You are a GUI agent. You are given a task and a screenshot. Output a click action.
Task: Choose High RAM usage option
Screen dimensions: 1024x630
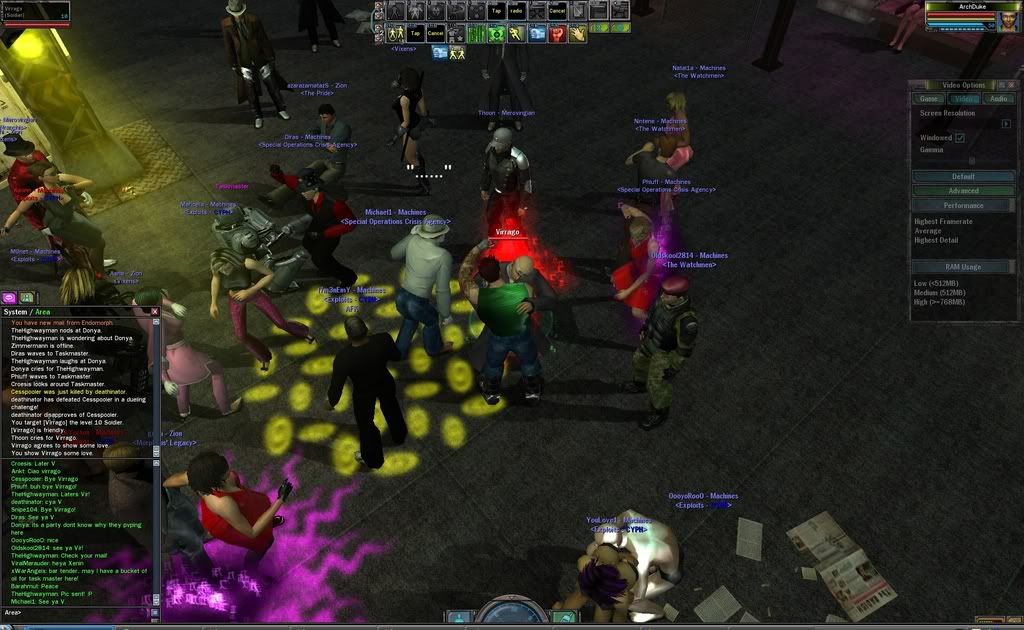(x=942, y=301)
